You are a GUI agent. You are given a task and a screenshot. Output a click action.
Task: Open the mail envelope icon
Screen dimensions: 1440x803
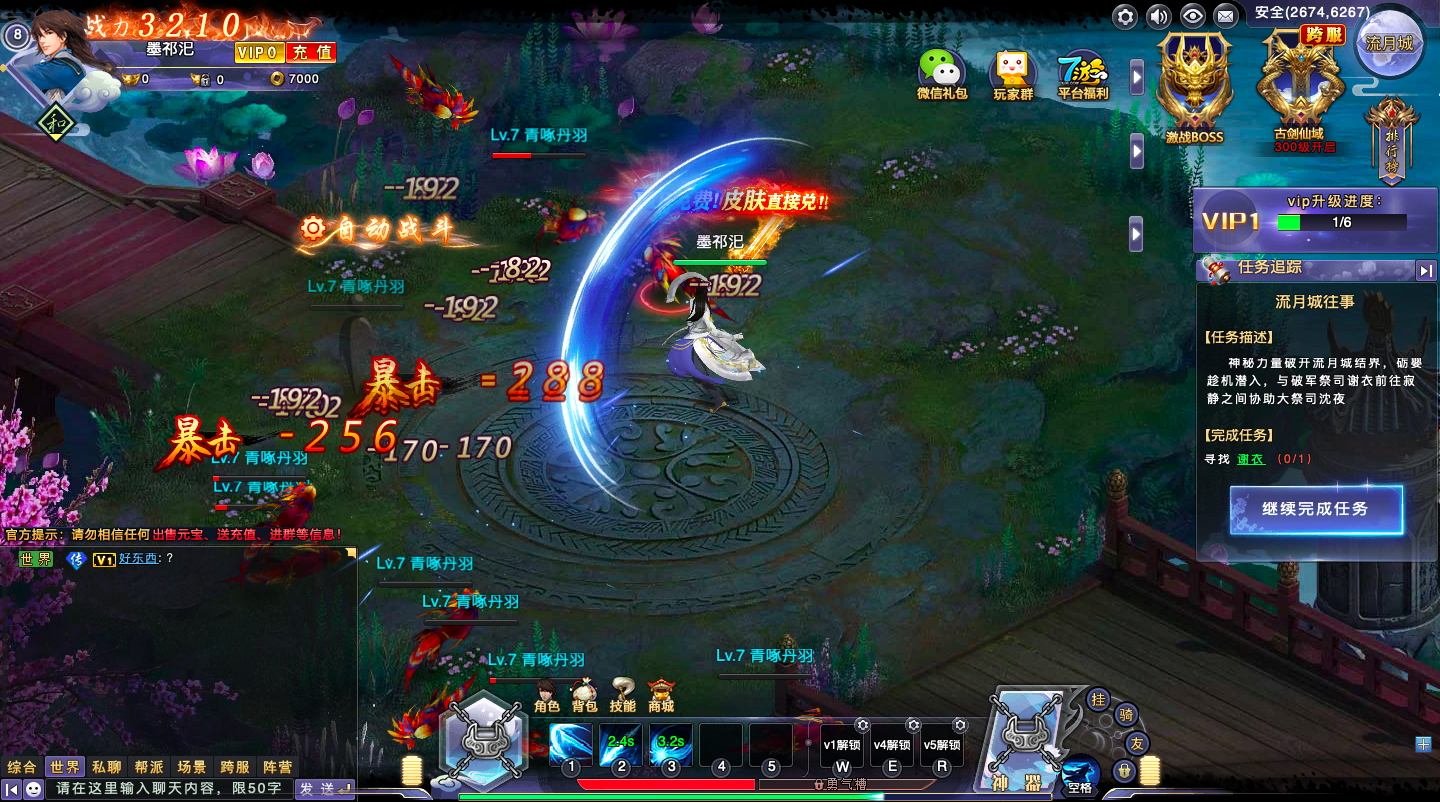click(1225, 16)
